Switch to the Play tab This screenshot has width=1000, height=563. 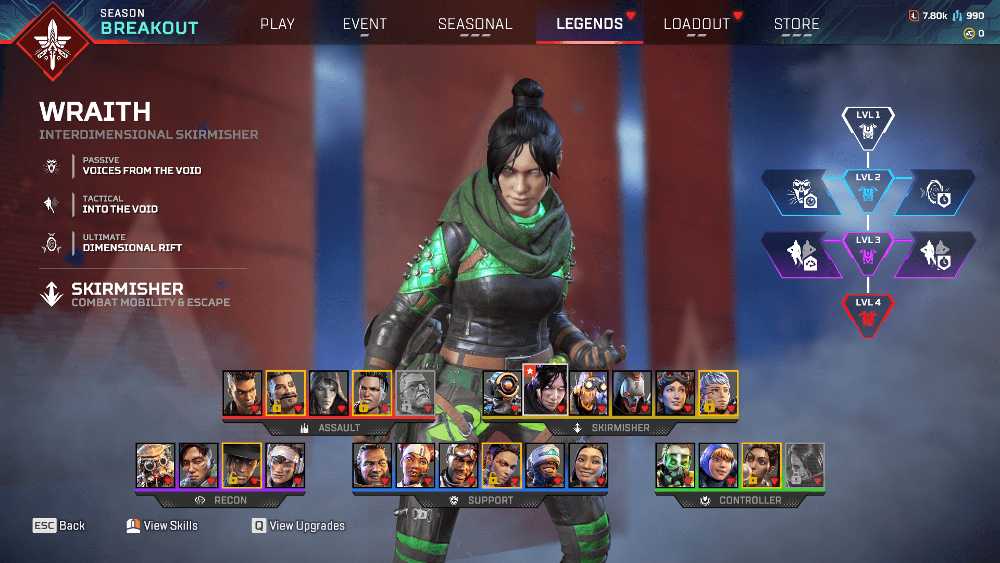pos(277,24)
